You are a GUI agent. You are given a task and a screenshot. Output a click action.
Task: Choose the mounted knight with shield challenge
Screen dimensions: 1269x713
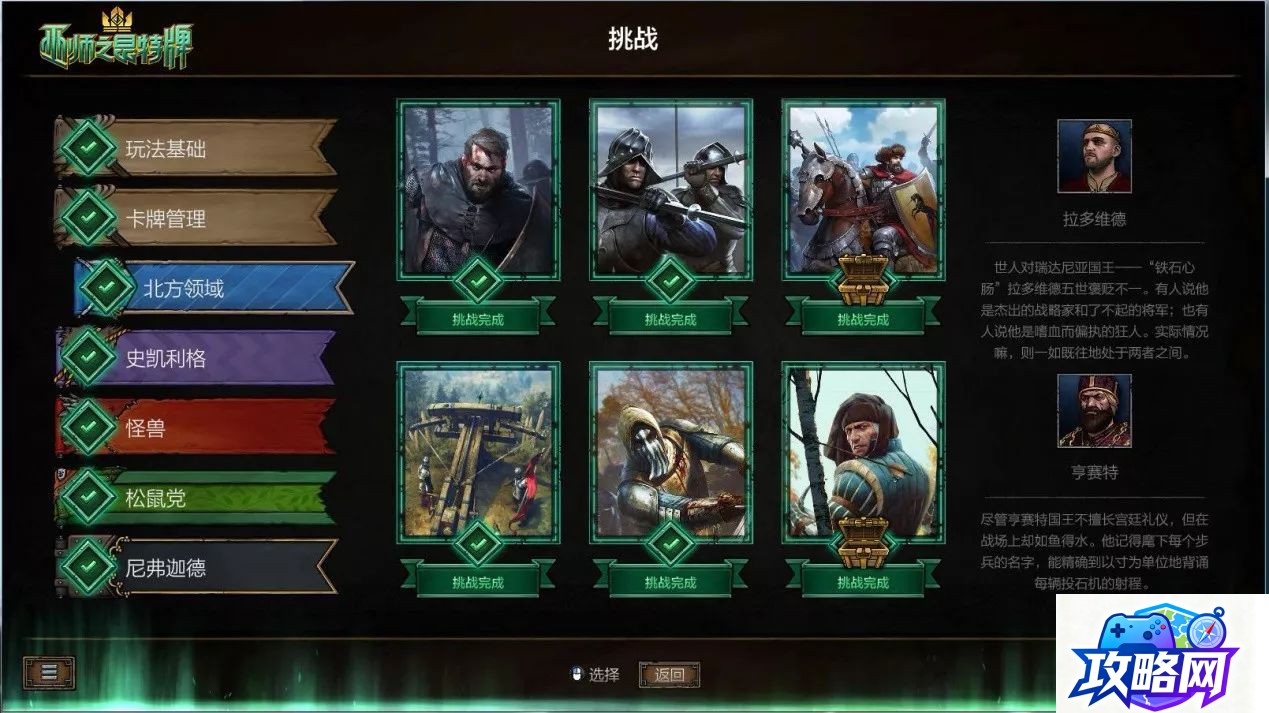coord(863,190)
